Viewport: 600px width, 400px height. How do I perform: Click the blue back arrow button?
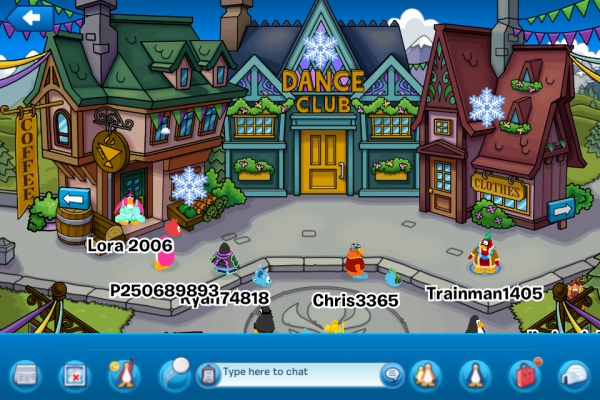pos(33,16)
